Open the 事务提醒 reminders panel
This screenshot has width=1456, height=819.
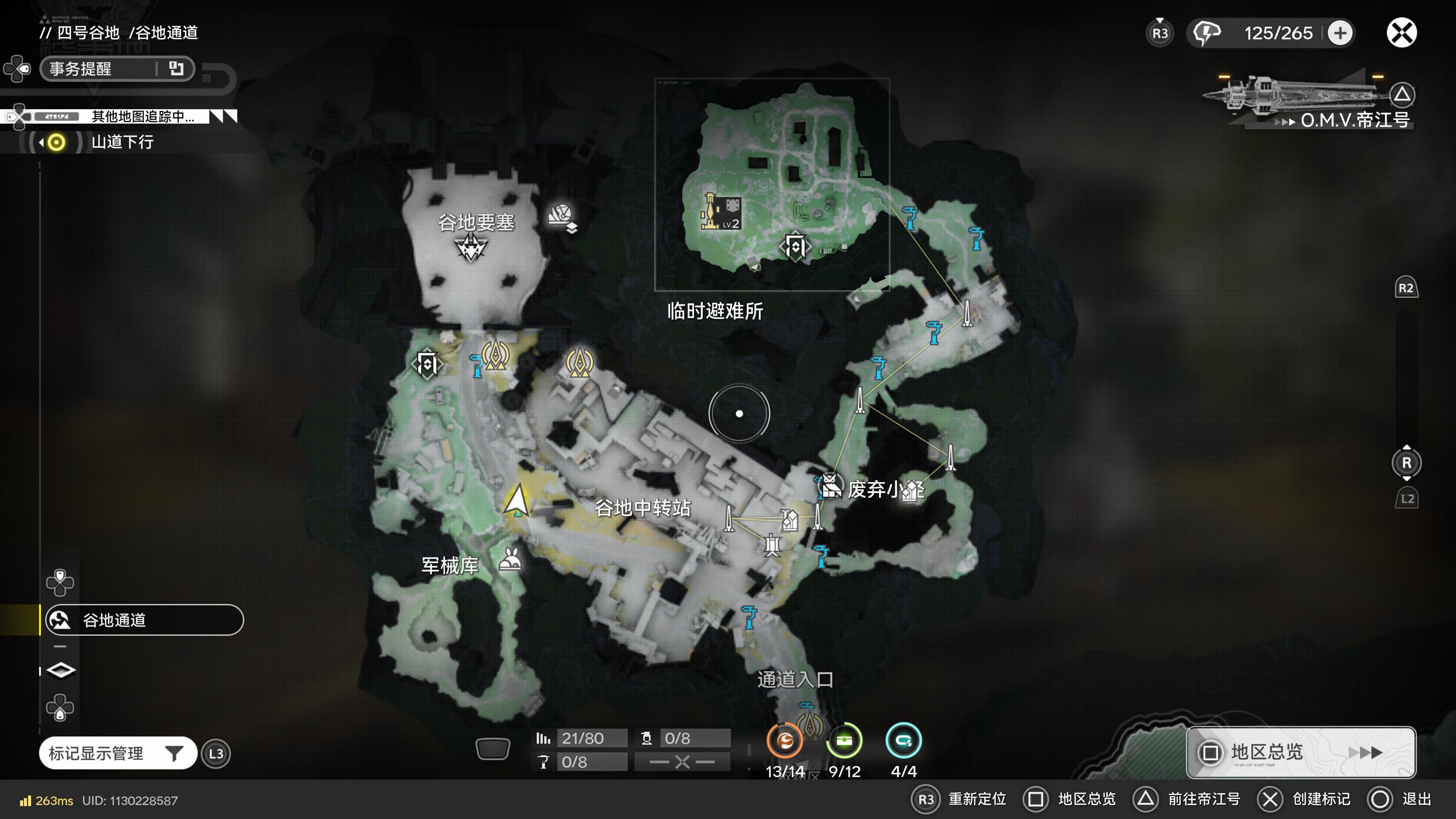(x=117, y=69)
